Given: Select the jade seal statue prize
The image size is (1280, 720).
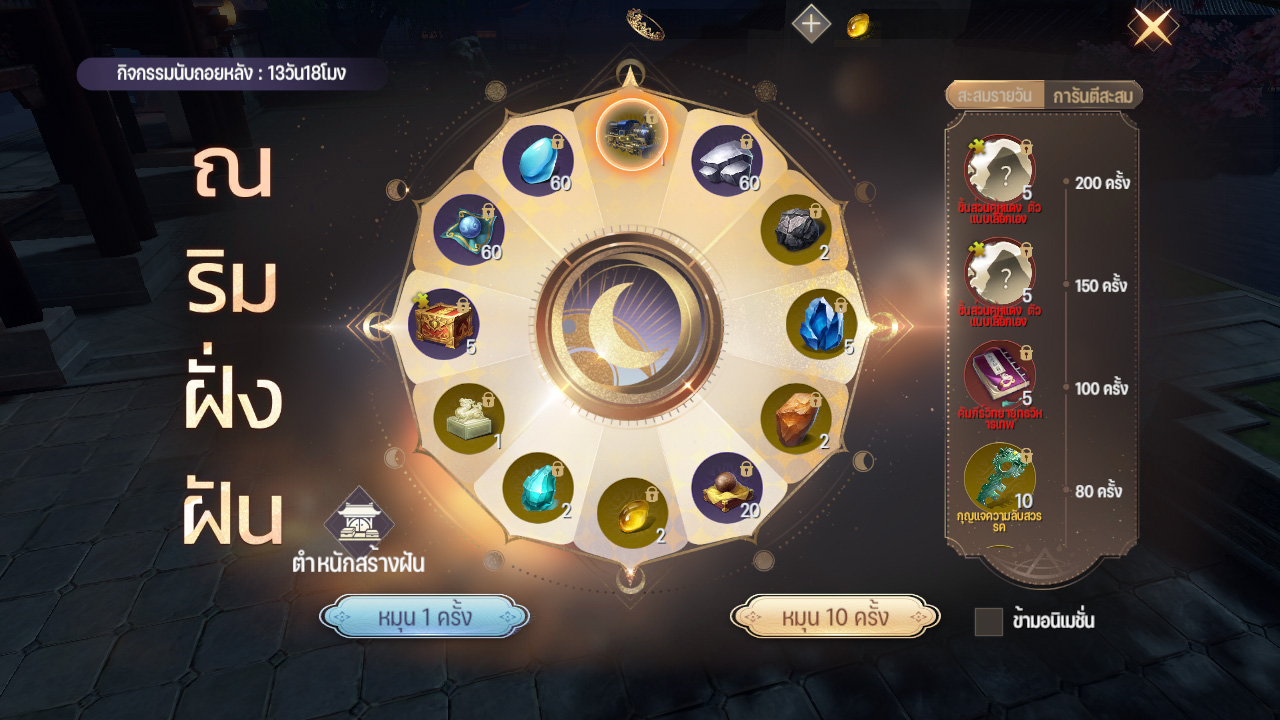Looking at the screenshot, I should click(x=469, y=418).
